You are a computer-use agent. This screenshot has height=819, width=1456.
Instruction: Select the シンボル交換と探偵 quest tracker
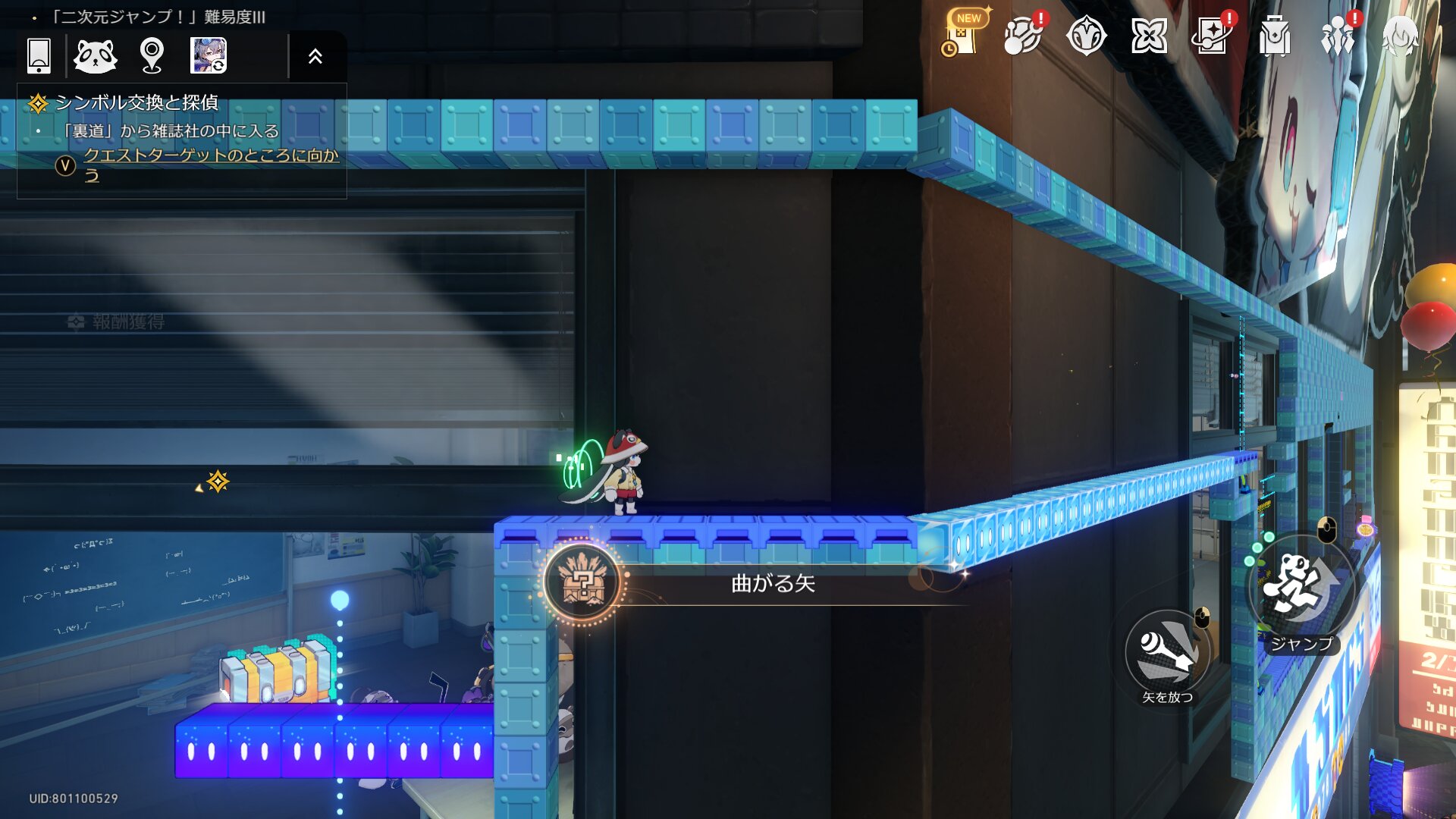(136, 102)
